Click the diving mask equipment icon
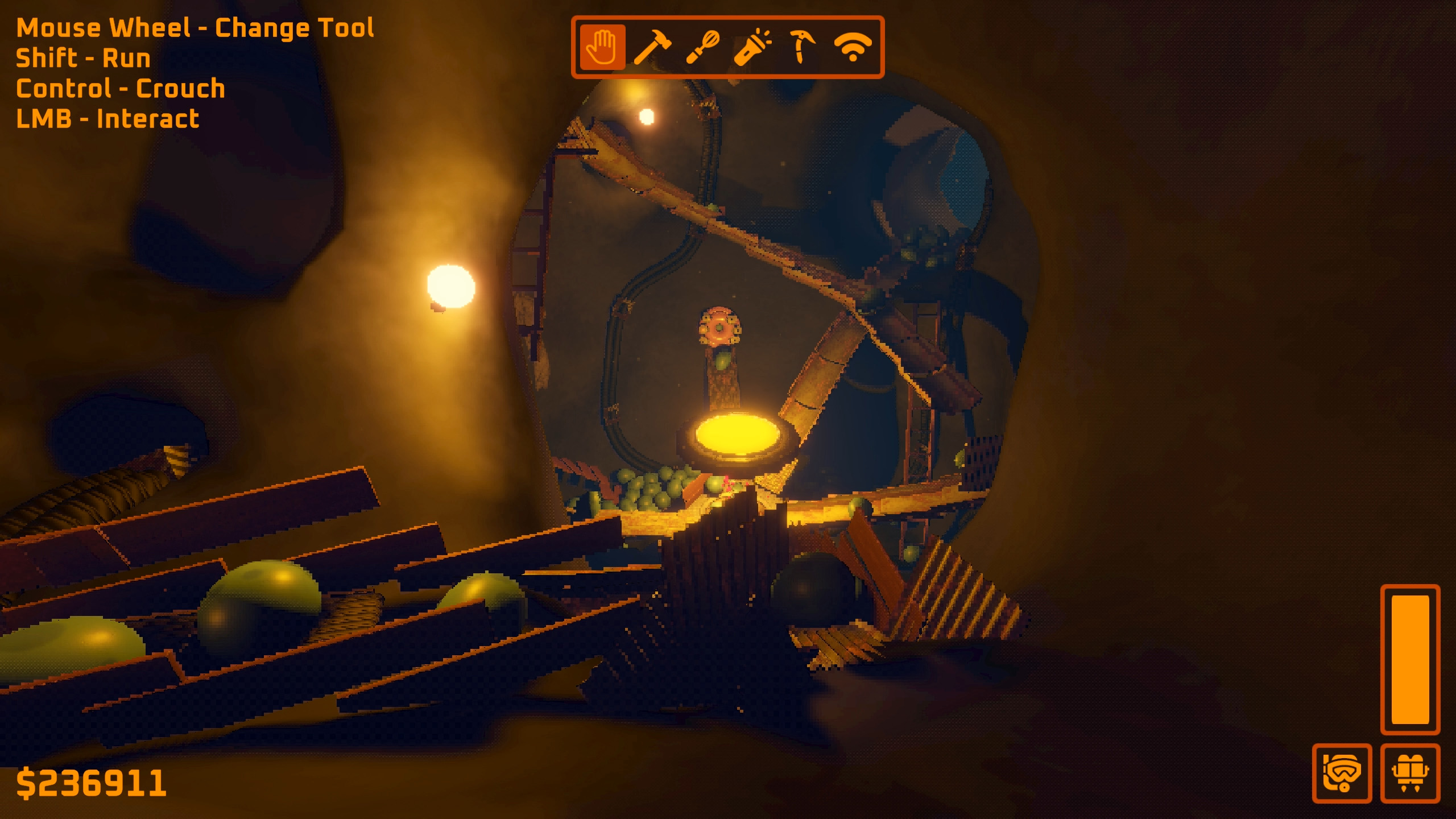1456x819 pixels. pos(1342,773)
